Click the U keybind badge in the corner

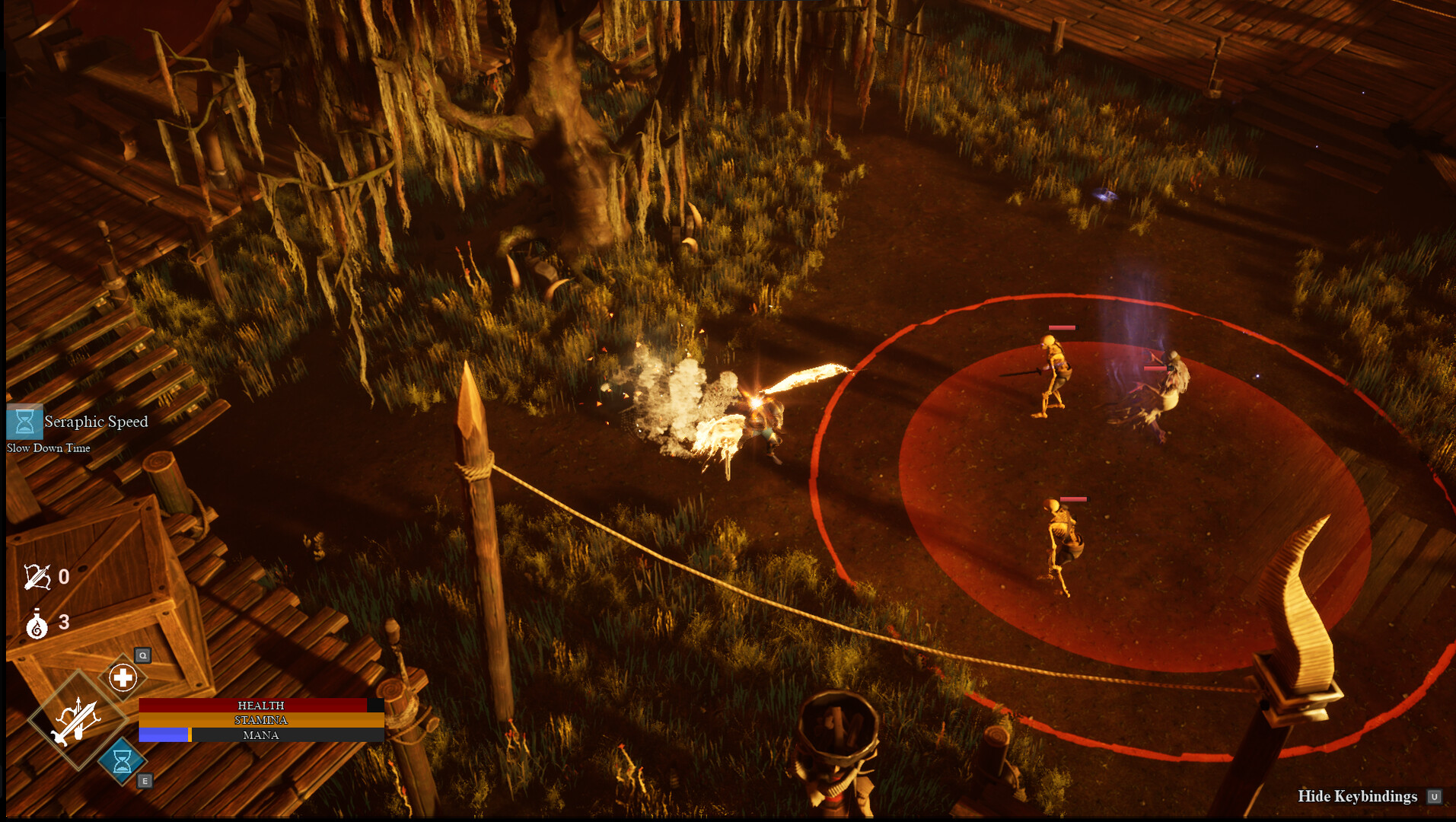[x=1435, y=797]
